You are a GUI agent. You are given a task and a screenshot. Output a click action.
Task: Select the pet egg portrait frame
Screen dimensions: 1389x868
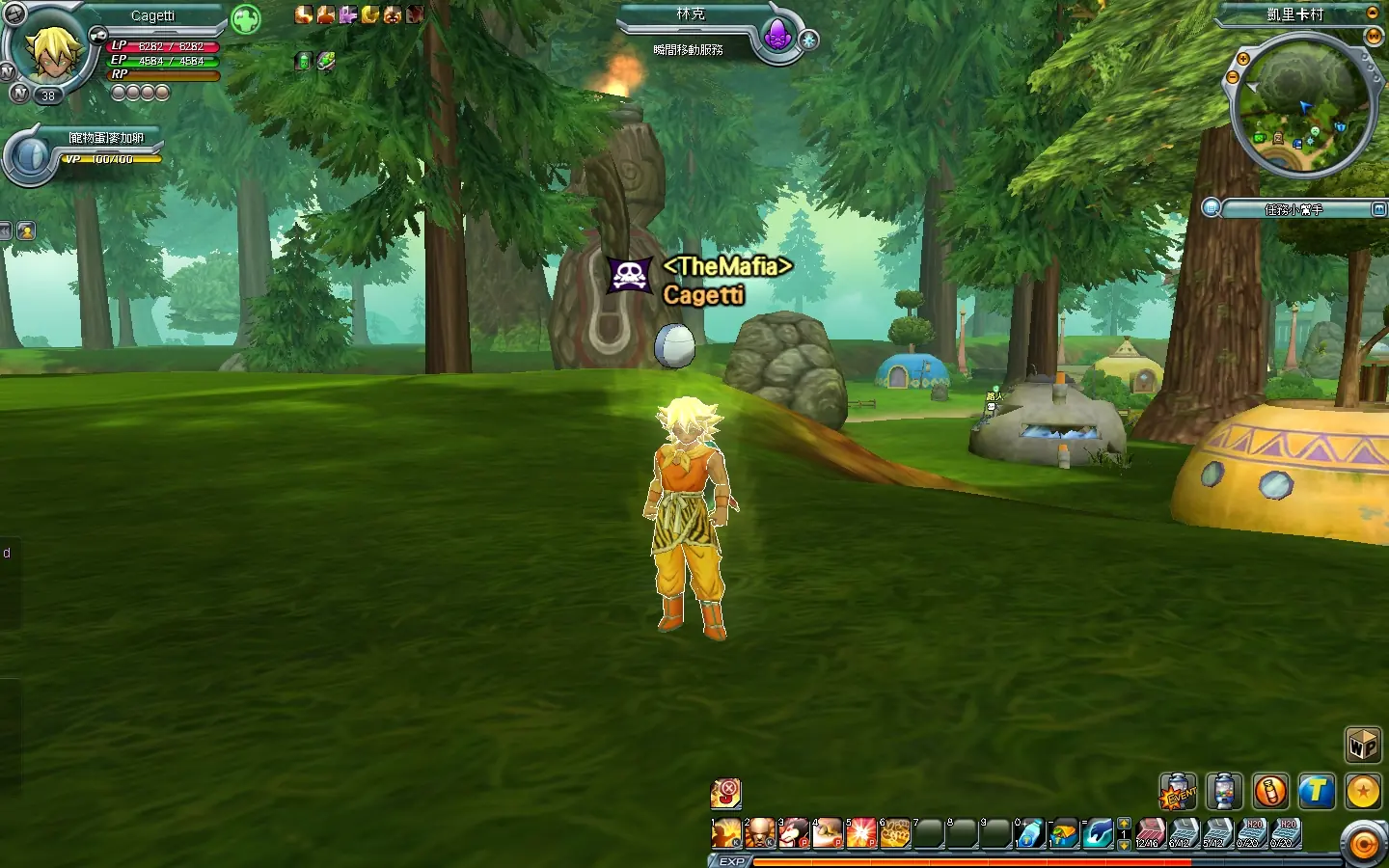(x=31, y=157)
